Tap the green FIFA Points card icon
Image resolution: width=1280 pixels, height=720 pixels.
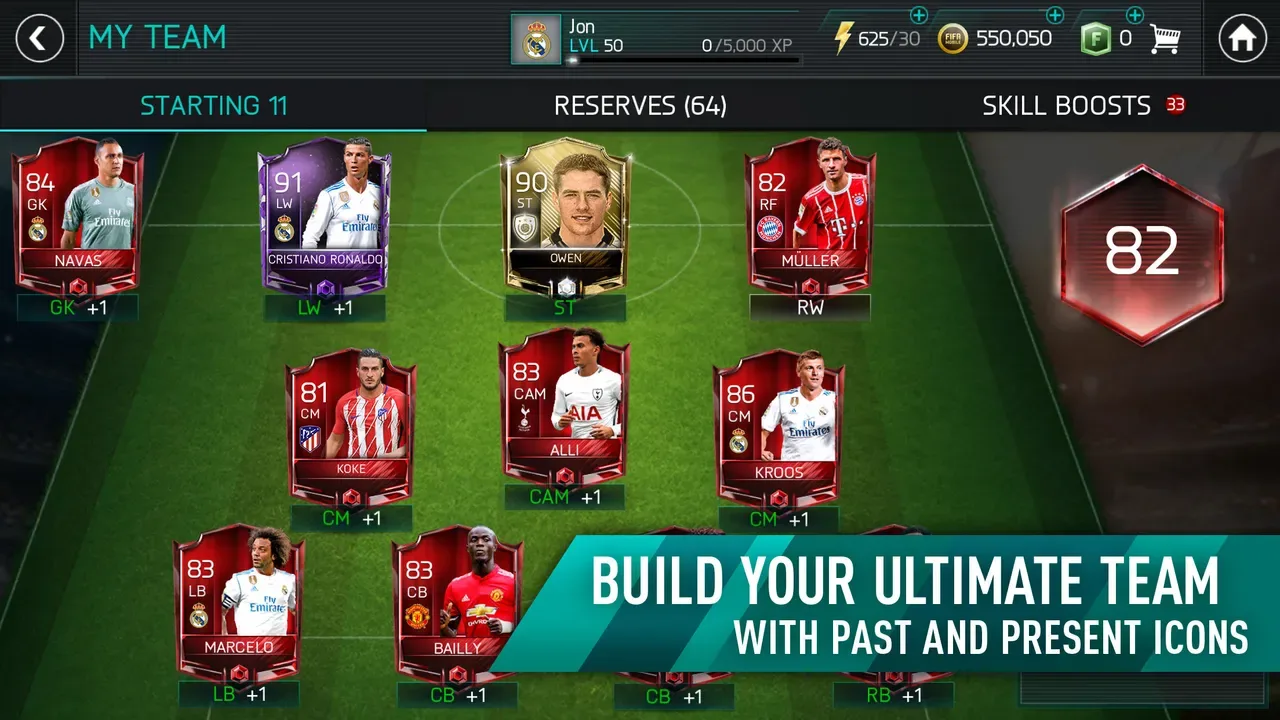pyautogui.click(x=1096, y=38)
